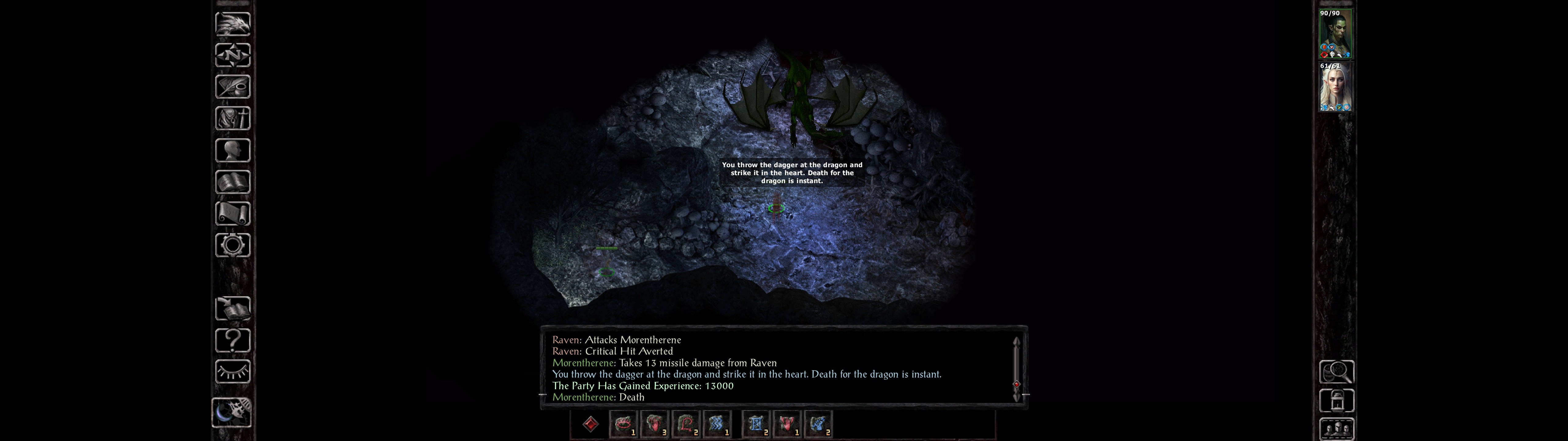The image size is (1568, 441).
Task: Open the inventory armor and sword button
Action: coord(232,118)
